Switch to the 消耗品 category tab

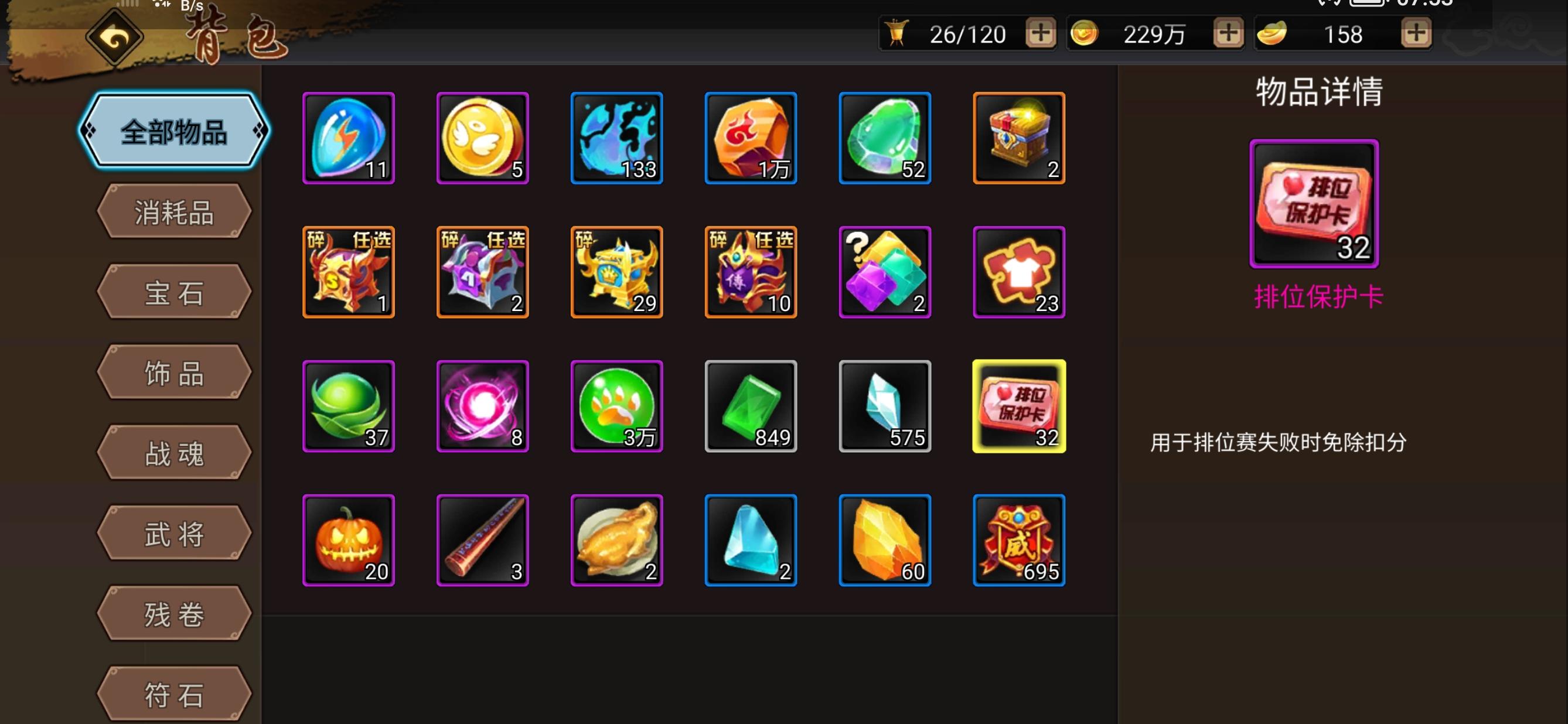point(173,211)
